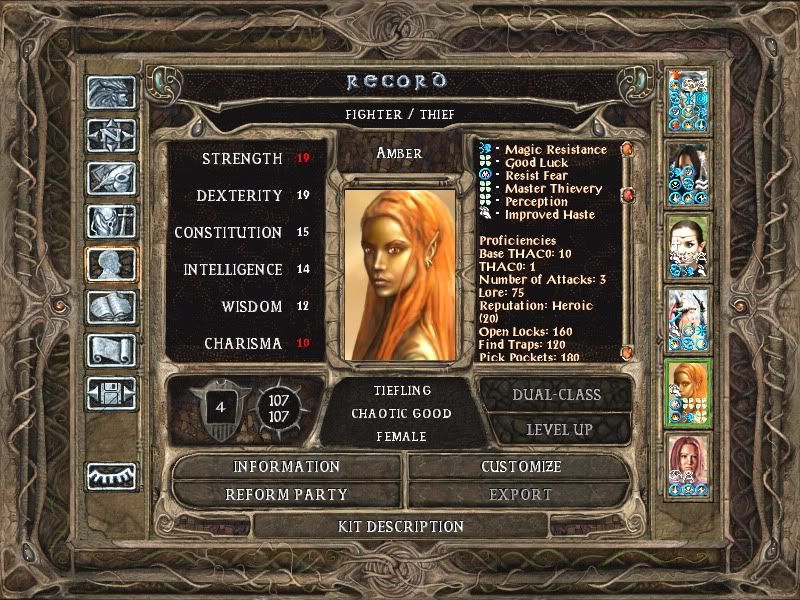The height and width of the screenshot is (600, 800).
Task: Level up Amber
Action: (x=556, y=429)
